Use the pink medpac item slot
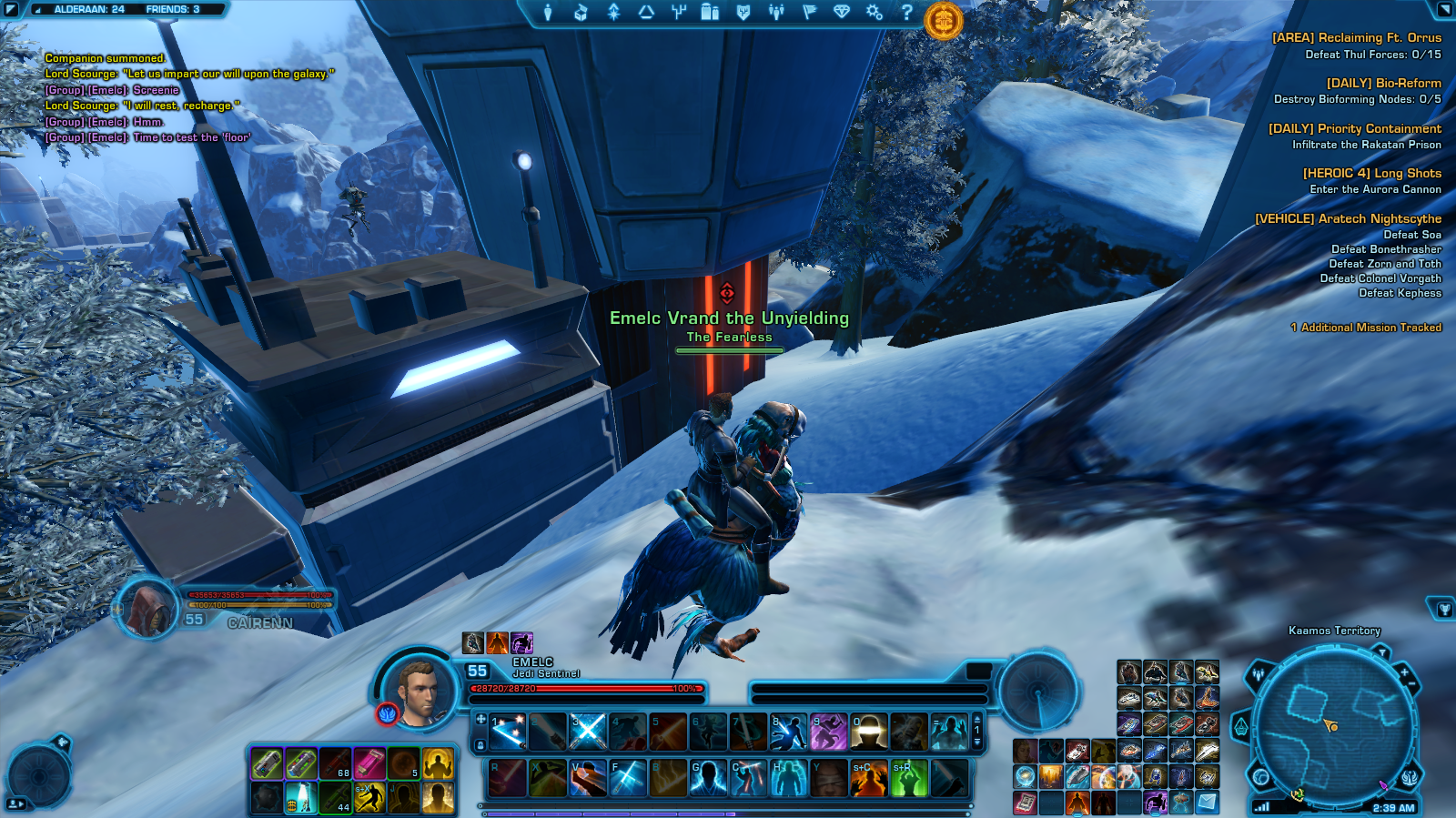 point(369,764)
